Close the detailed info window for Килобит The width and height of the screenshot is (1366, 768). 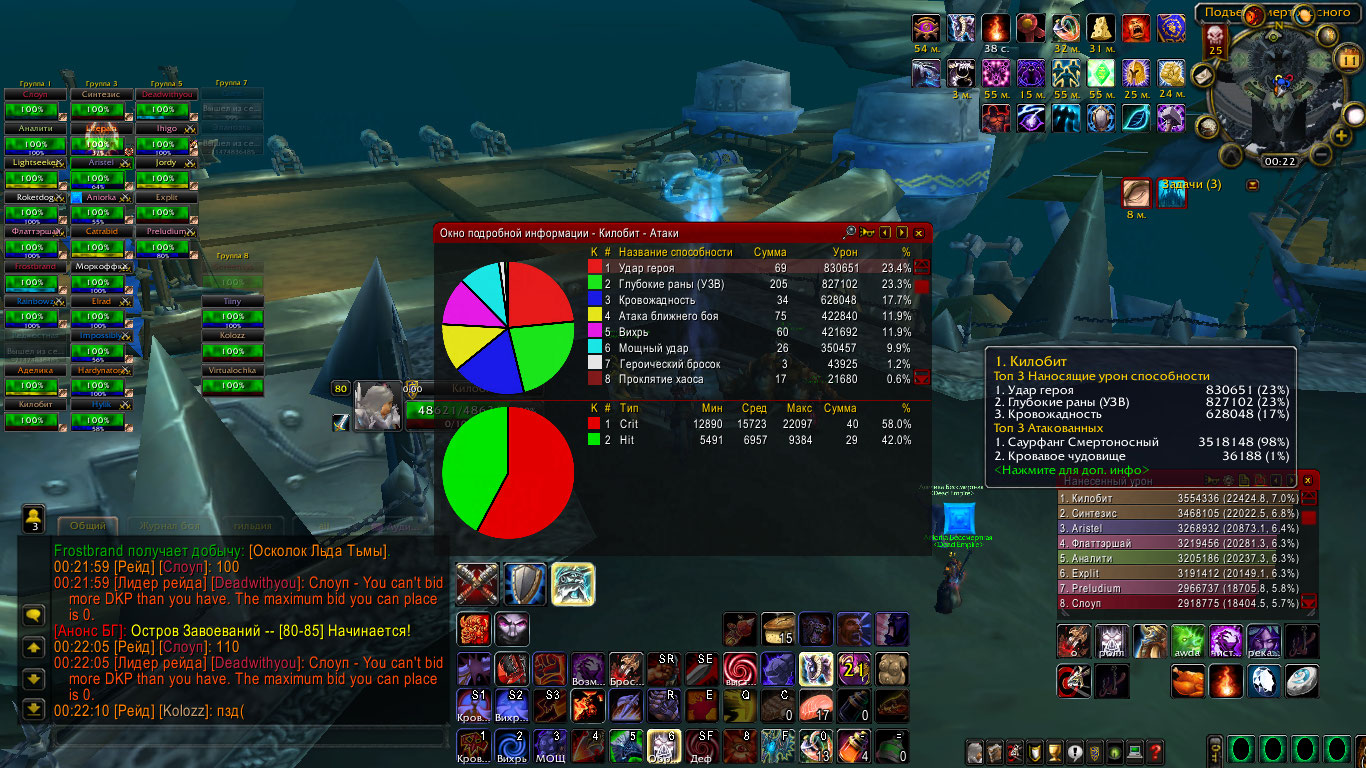tap(919, 233)
